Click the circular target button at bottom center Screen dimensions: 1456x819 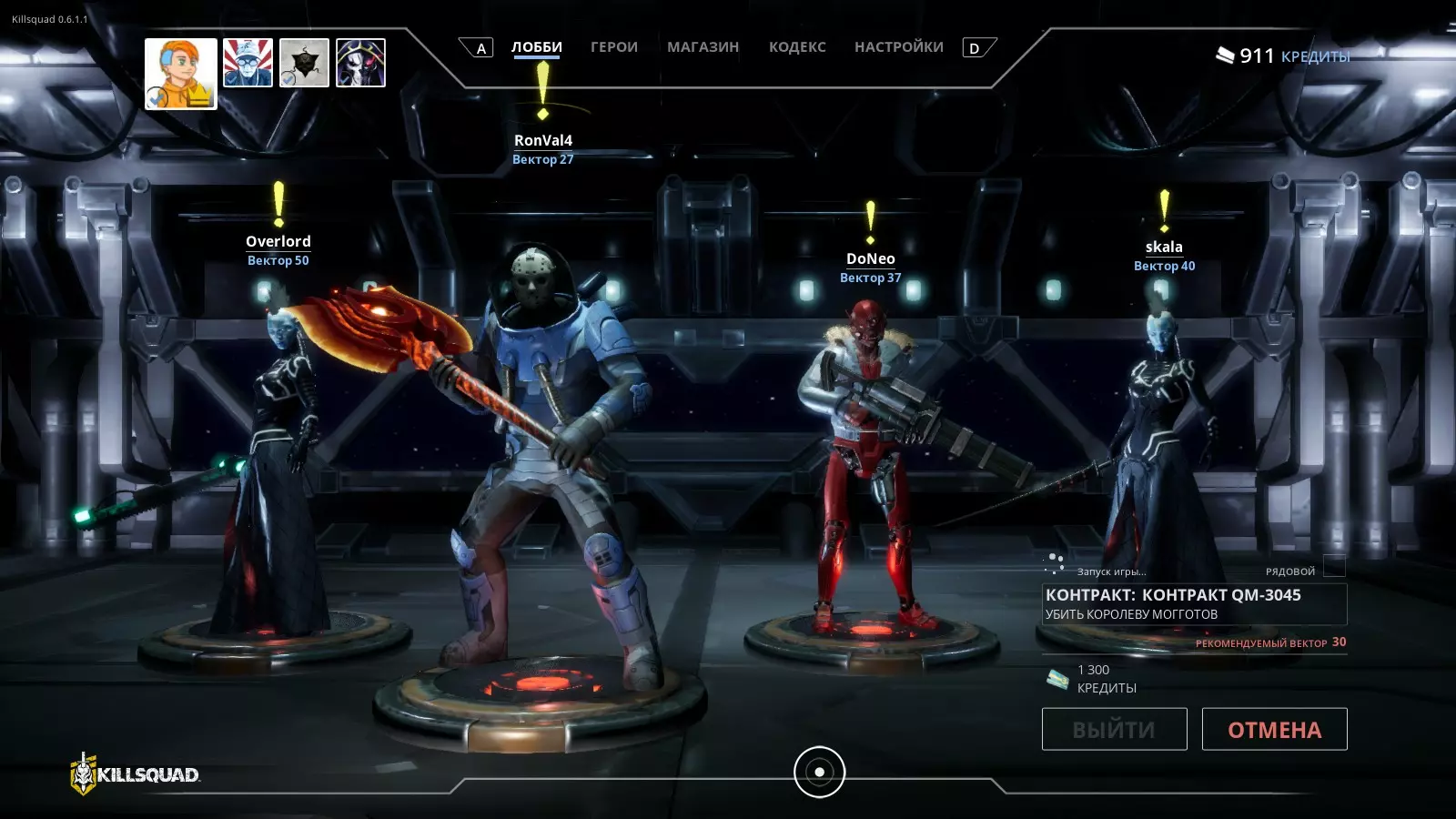pyautogui.click(x=819, y=772)
